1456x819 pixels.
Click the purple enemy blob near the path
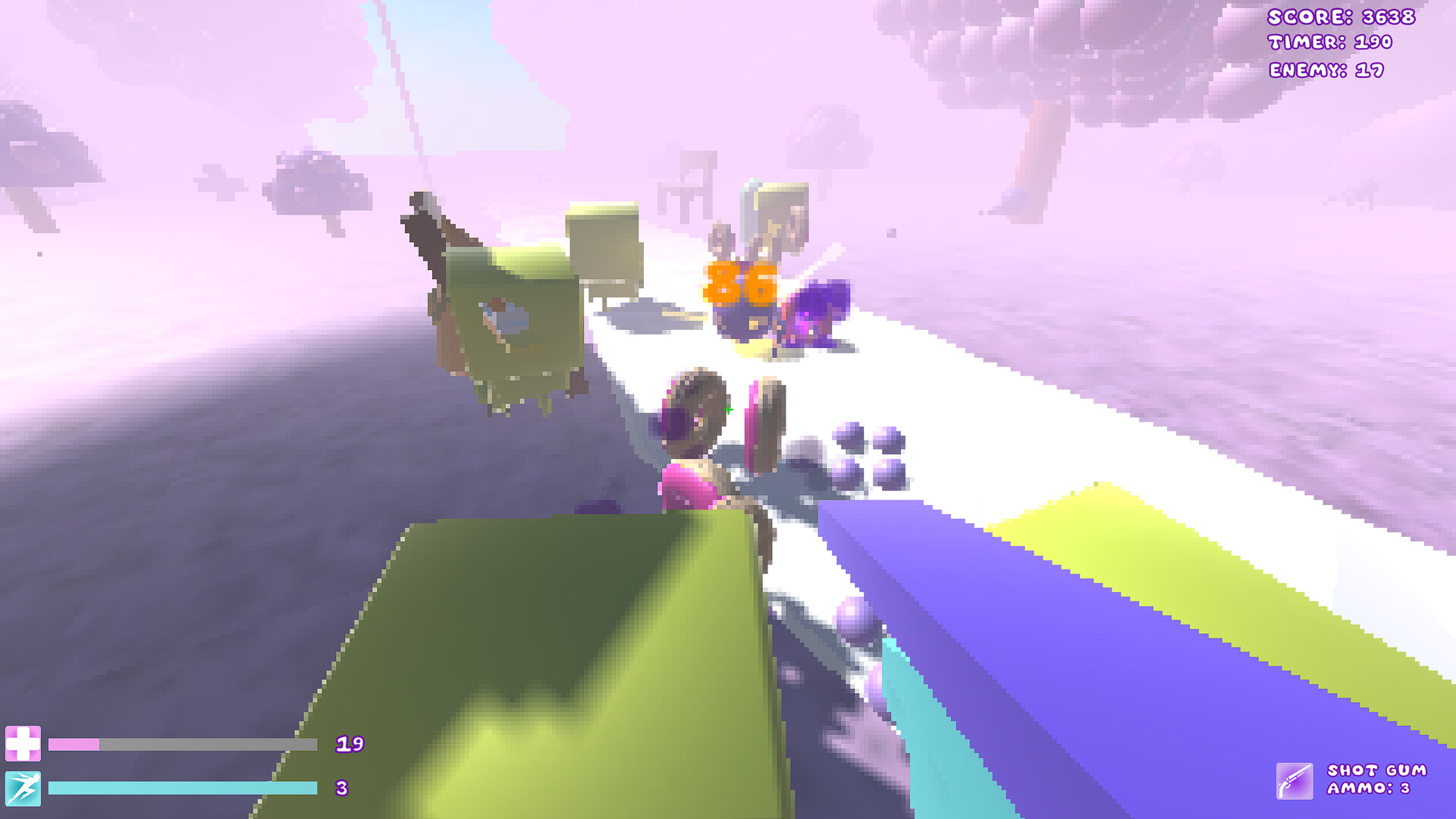pyautogui.click(x=819, y=311)
